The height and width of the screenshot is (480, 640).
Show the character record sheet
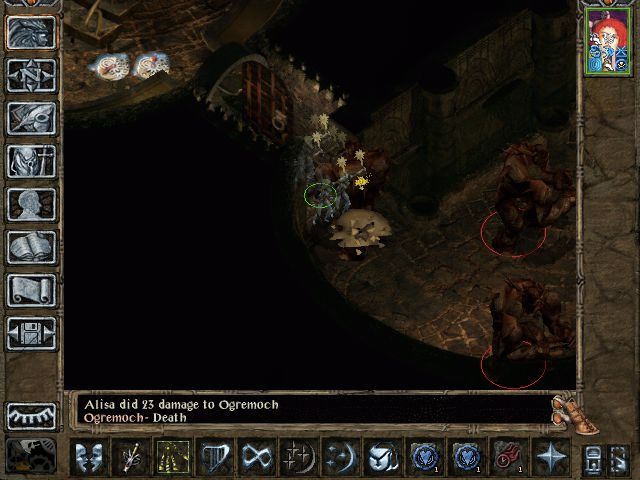pos(31,204)
